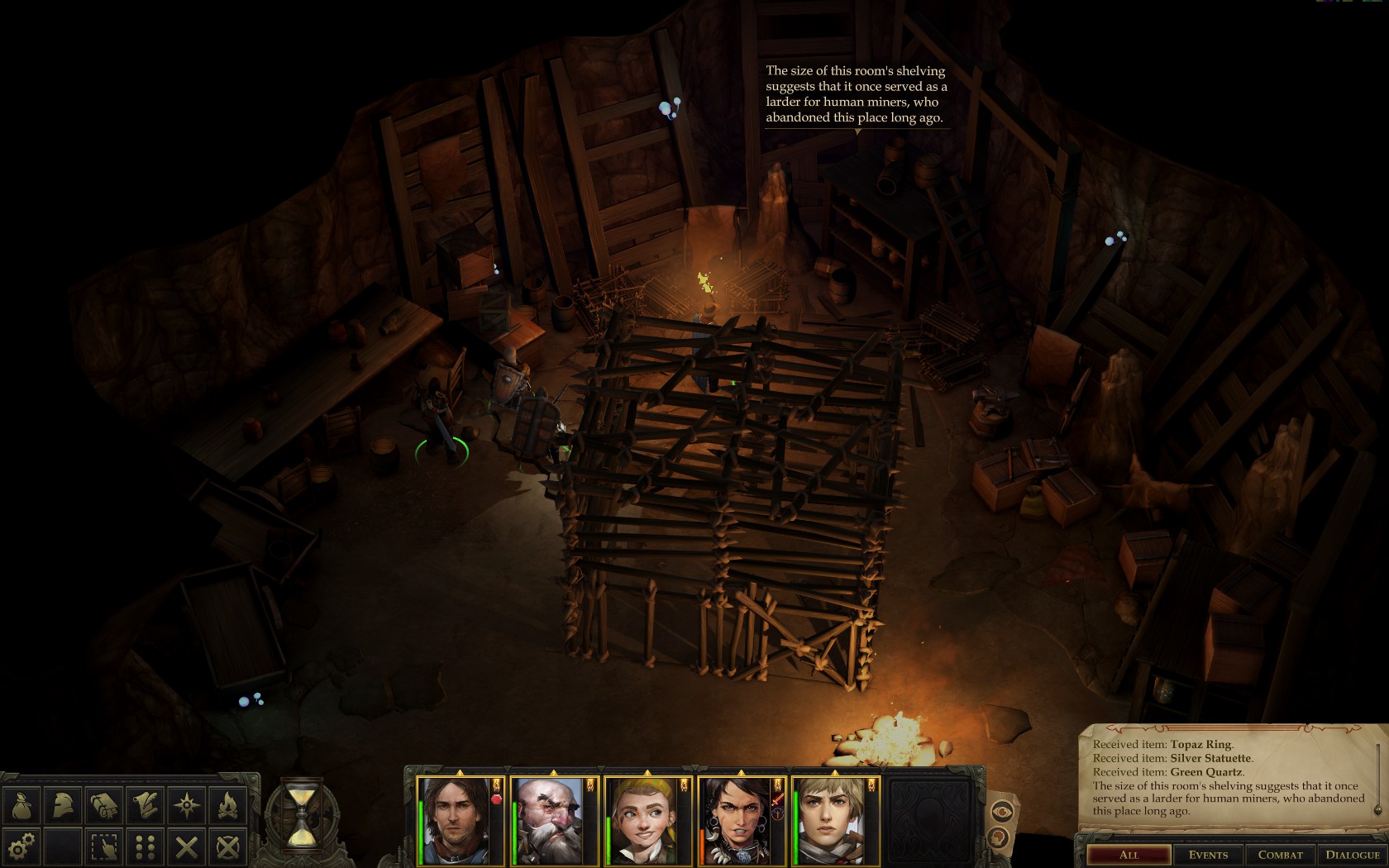The image size is (1389, 868).
Task: Click the circled X hold button
Action: (228, 847)
